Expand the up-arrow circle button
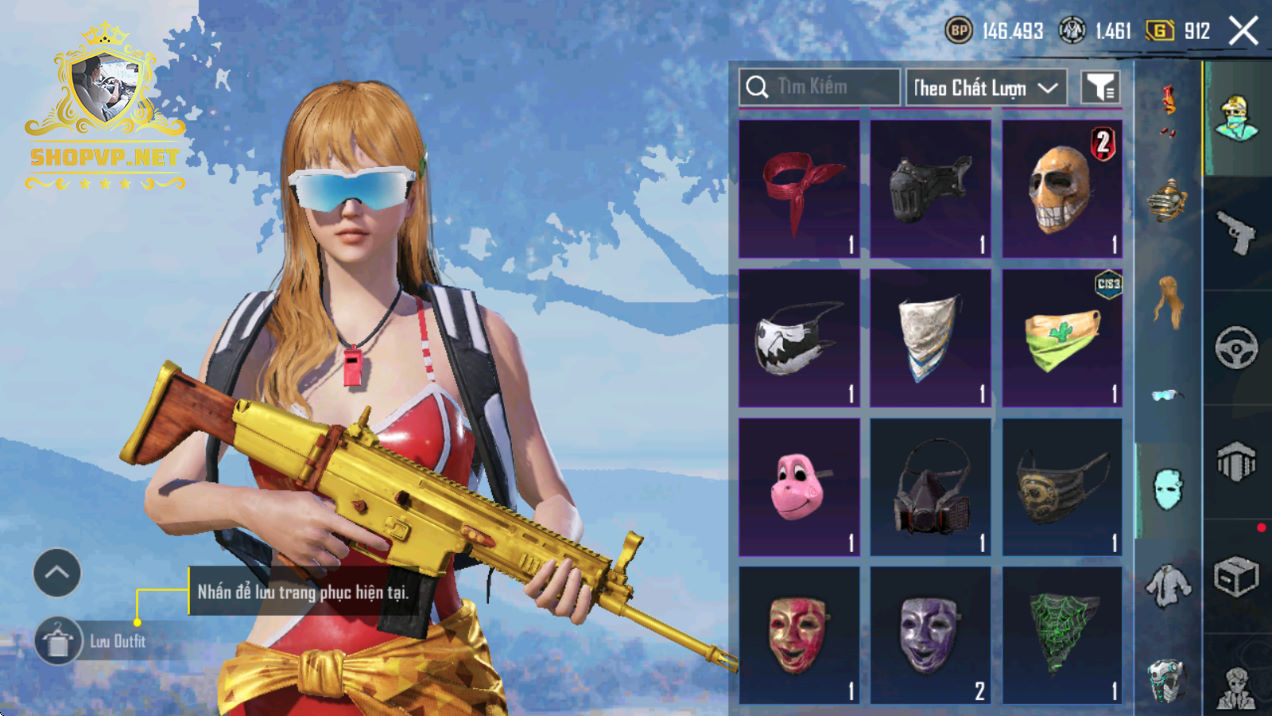1272x716 pixels. pos(57,573)
